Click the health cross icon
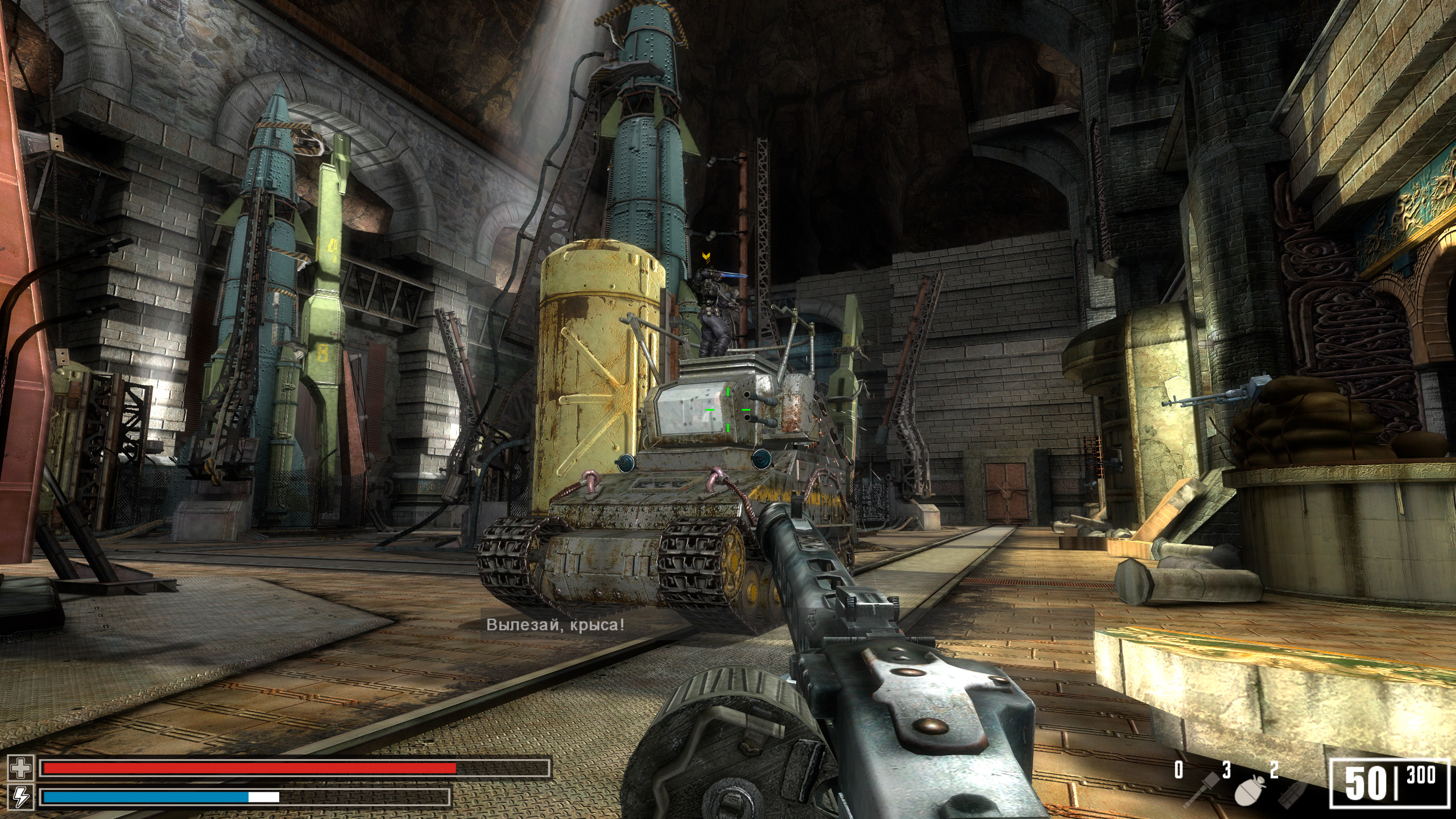The image size is (1456, 819). [x=21, y=769]
